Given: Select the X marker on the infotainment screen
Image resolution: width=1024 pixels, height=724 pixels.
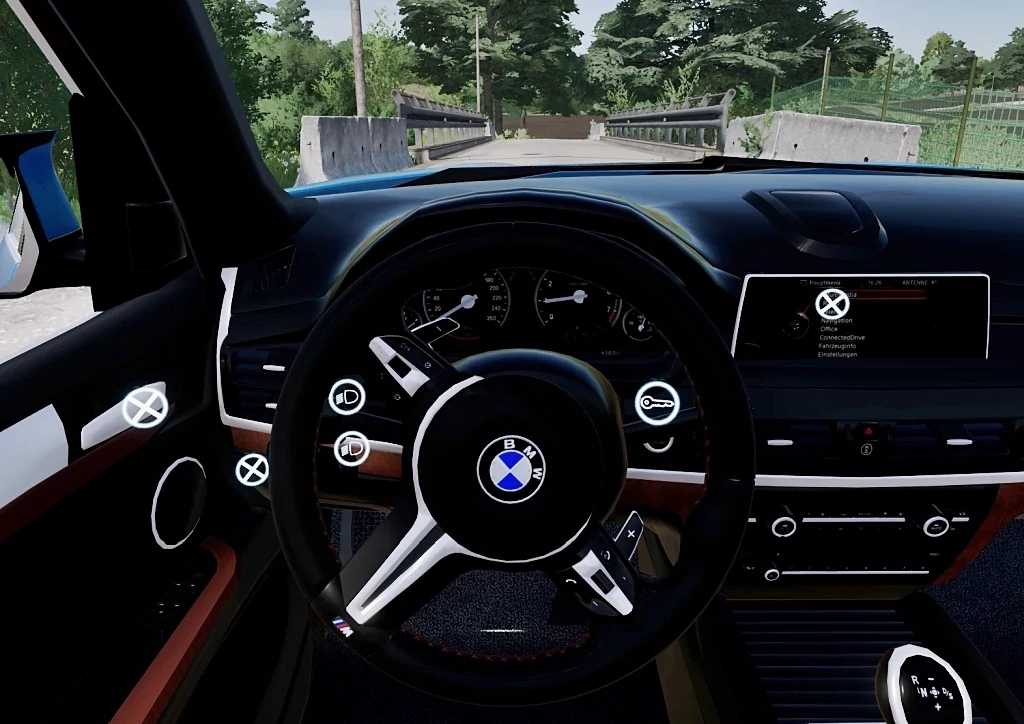Looking at the screenshot, I should coord(832,303).
